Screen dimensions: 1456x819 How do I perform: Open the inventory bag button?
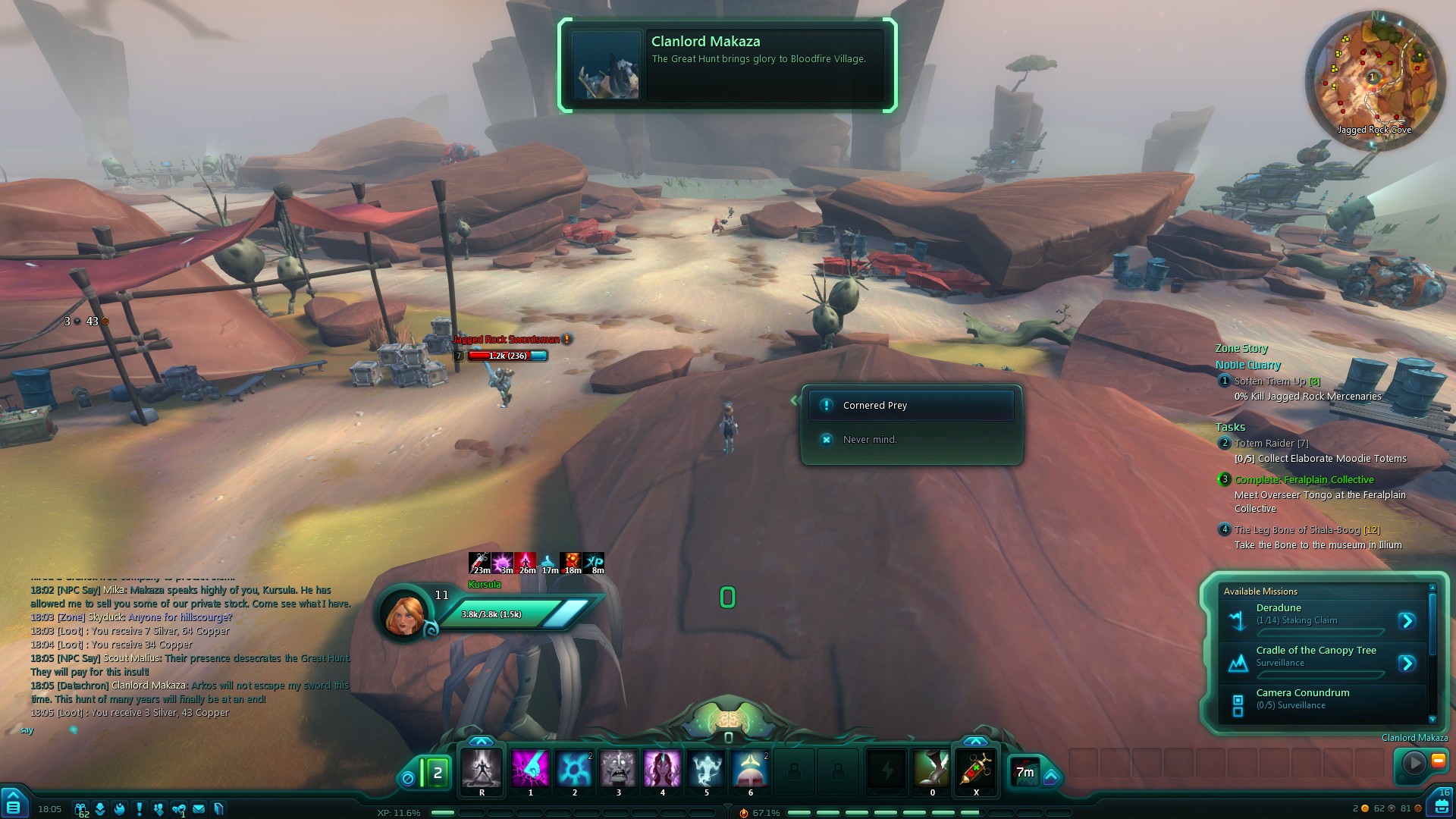pyautogui.click(x=1442, y=805)
